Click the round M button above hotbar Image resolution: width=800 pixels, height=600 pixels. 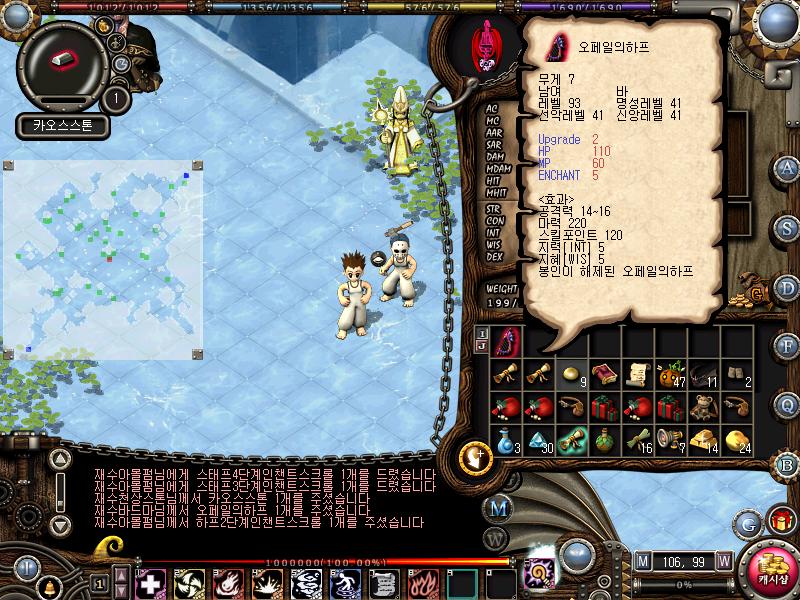pyautogui.click(x=500, y=507)
